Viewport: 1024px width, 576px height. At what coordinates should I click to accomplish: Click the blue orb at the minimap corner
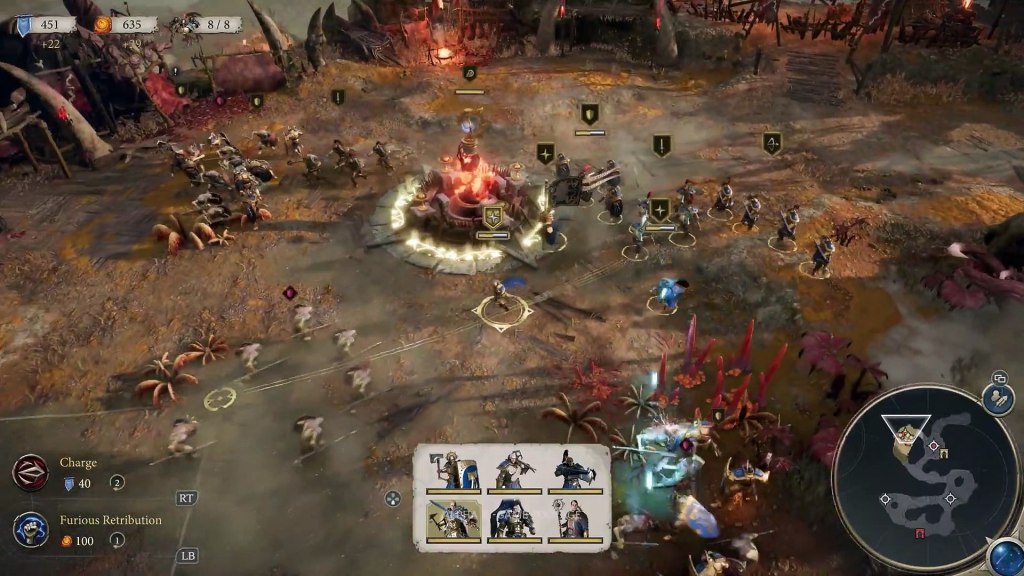[x=1004, y=556]
